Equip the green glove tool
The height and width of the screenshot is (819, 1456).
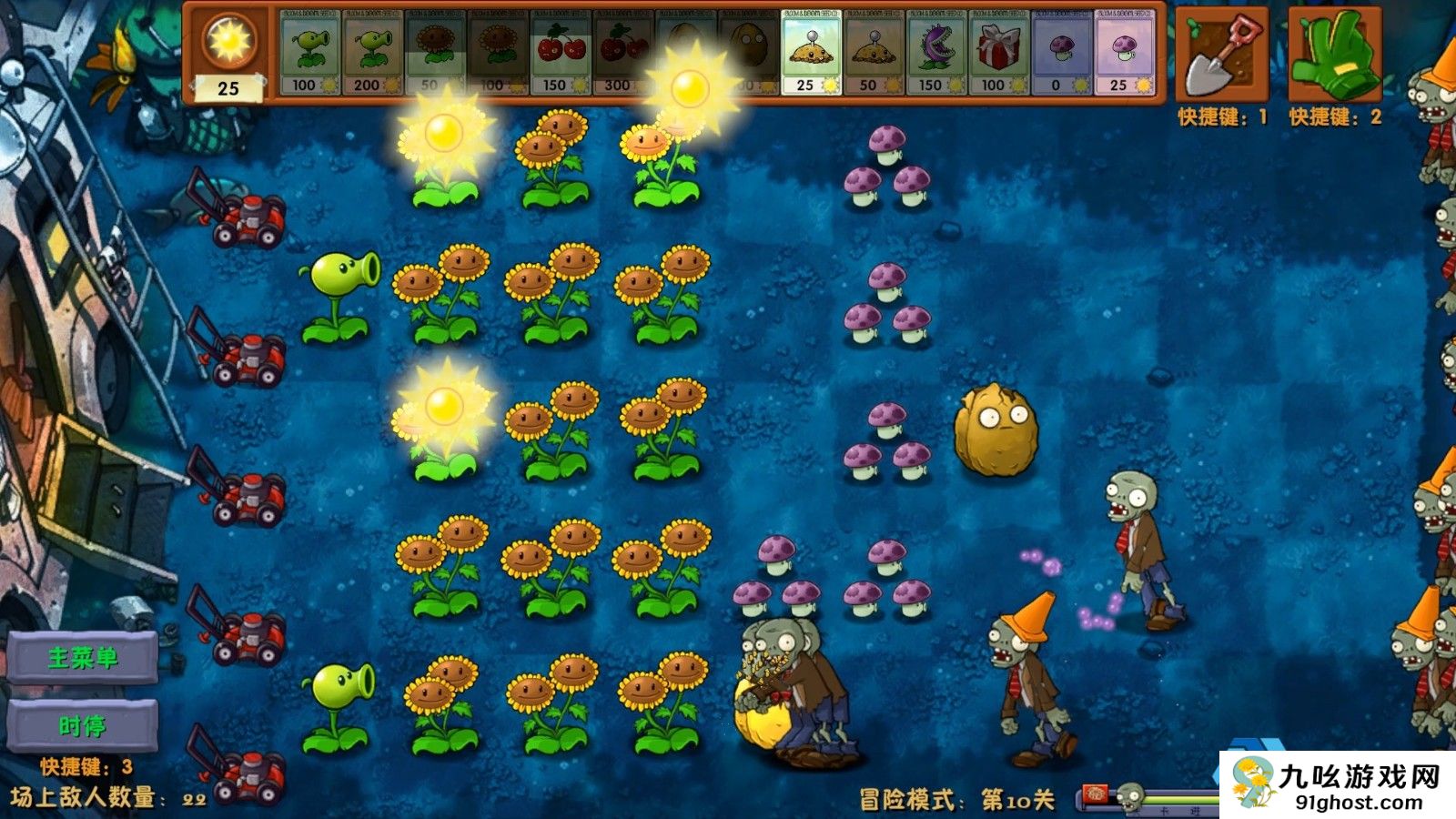pyautogui.click(x=1334, y=55)
